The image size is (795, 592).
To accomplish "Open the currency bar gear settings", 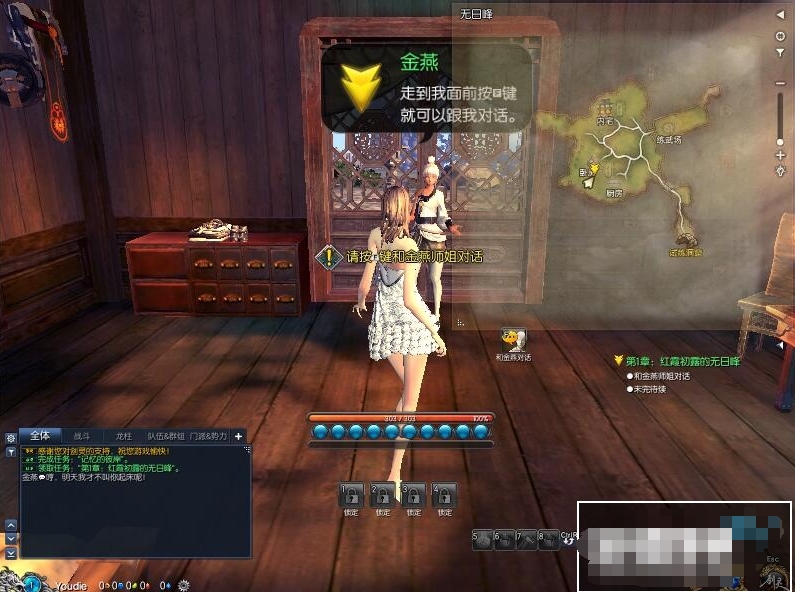I will pyautogui.click(x=183, y=584).
